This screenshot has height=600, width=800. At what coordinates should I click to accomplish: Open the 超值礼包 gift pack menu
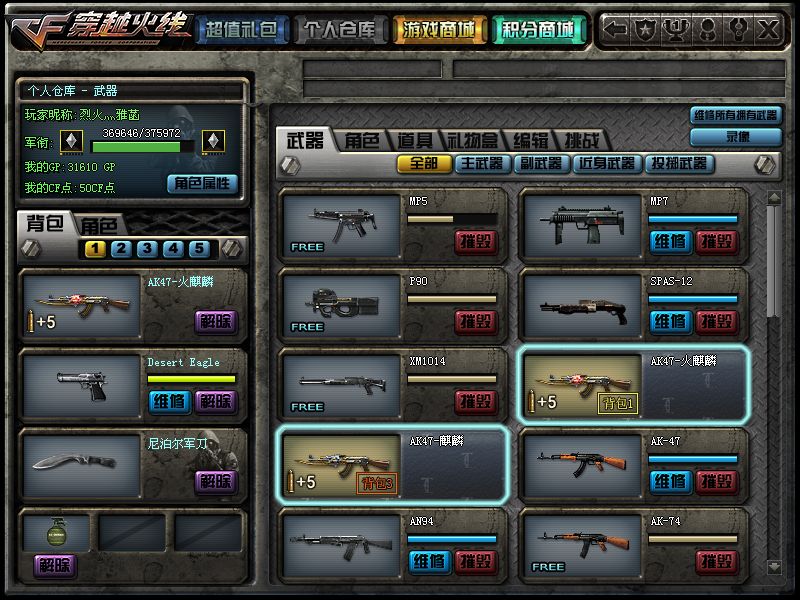coord(239,31)
